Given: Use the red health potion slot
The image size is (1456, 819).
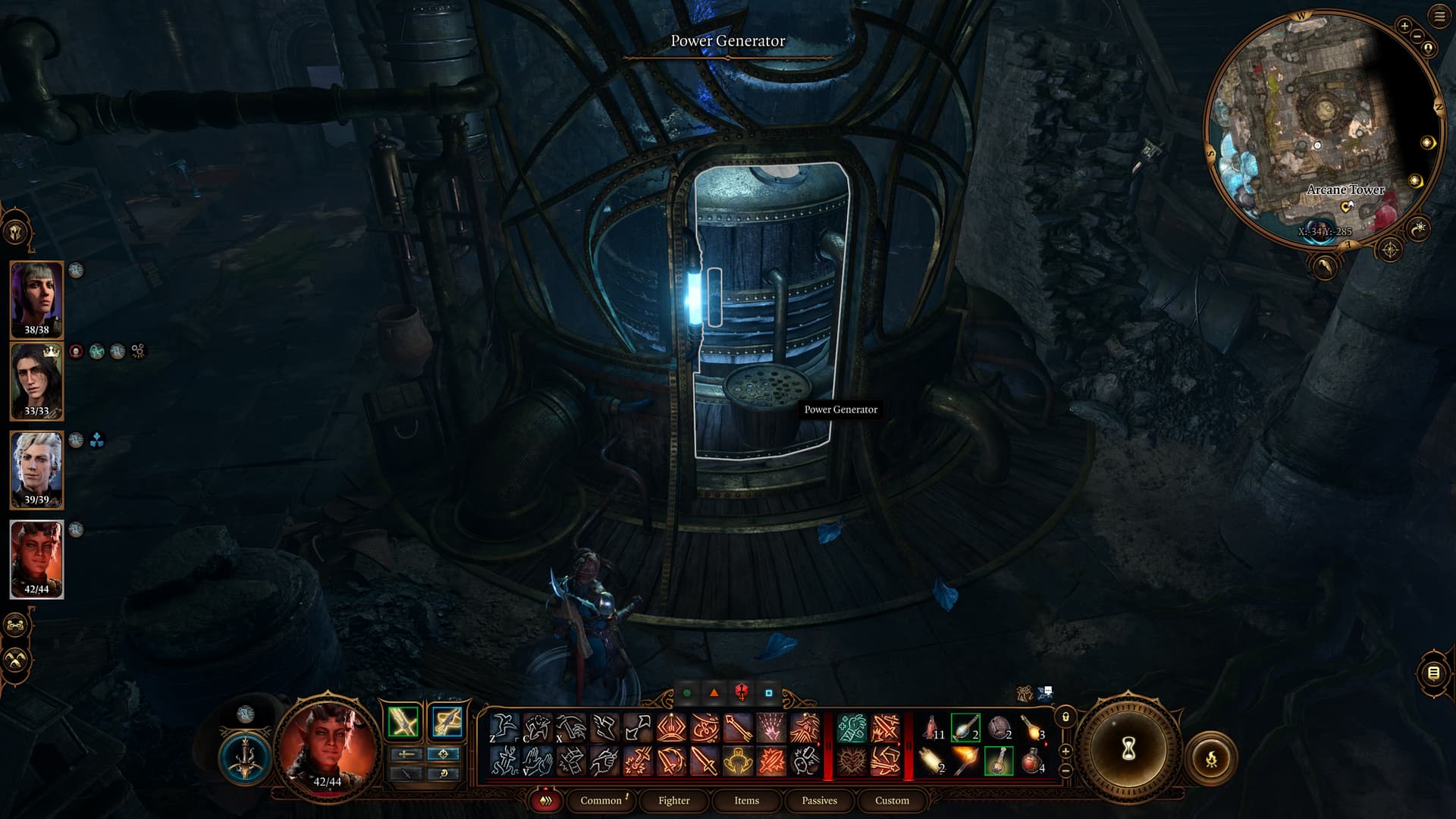Looking at the screenshot, I should [x=1032, y=760].
